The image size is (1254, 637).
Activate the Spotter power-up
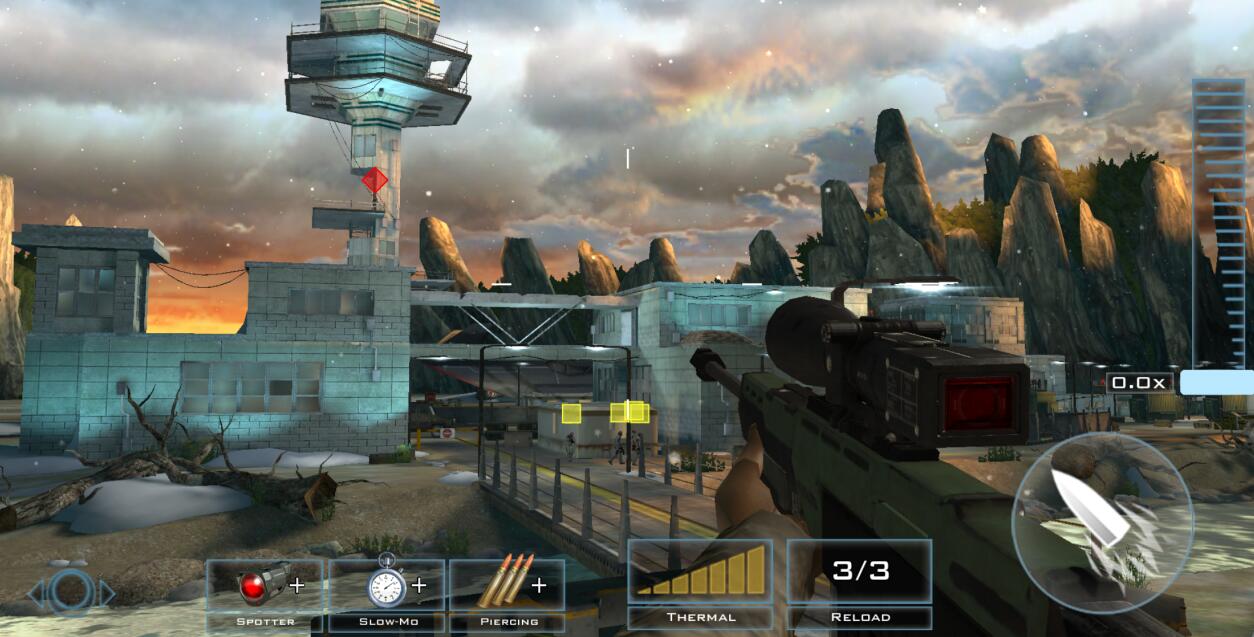click(265, 592)
